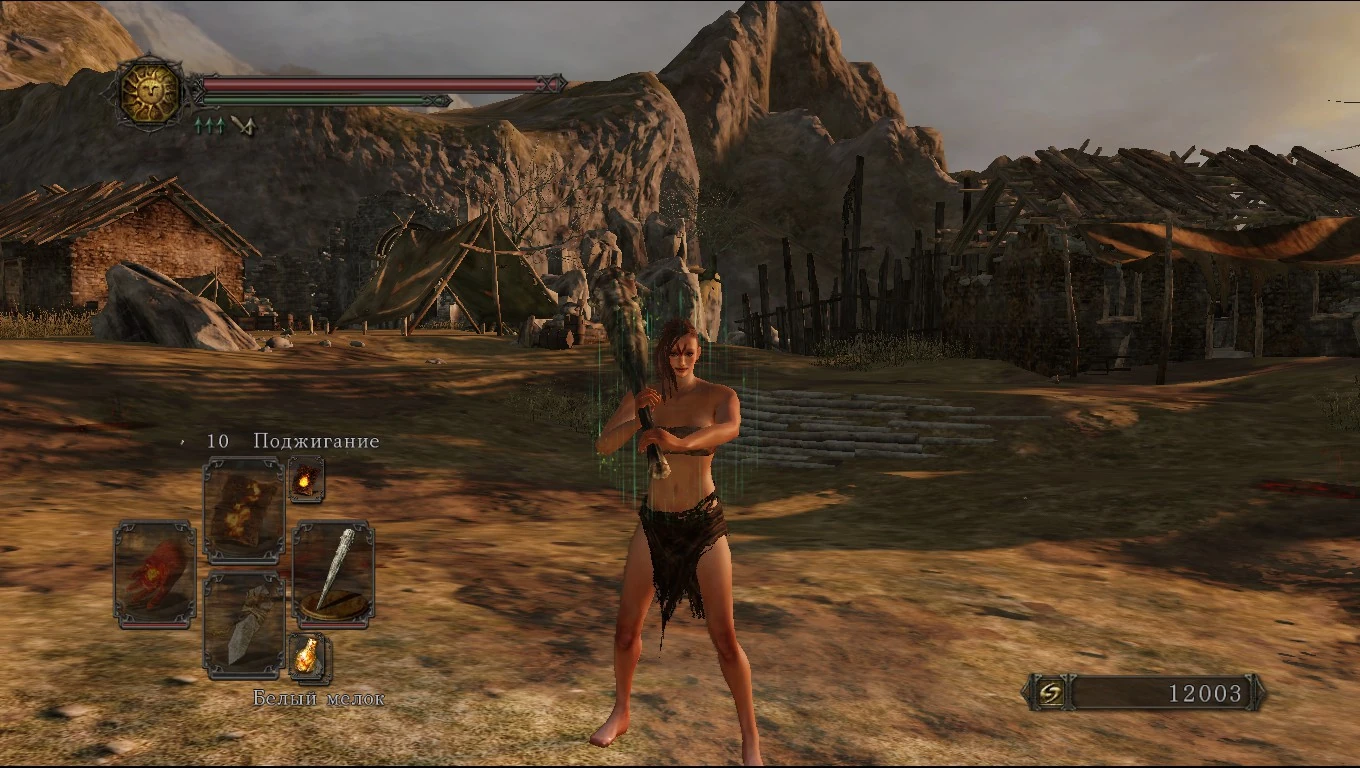
Task: Select the Combustion pyromancy spell slot
Action: click(x=244, y=509)
